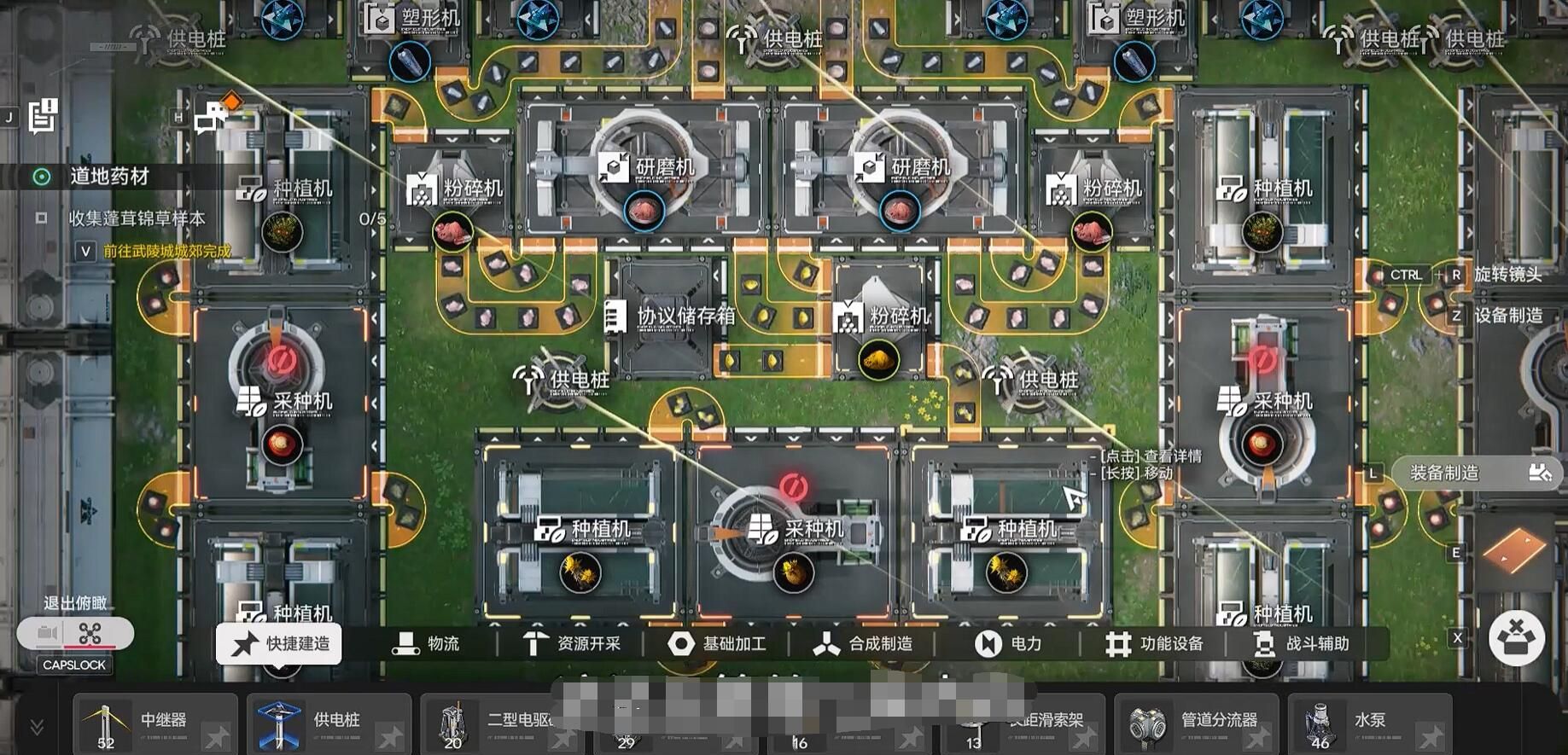Open the mission log document icon
1568x755 pixels.
point(42,116)
